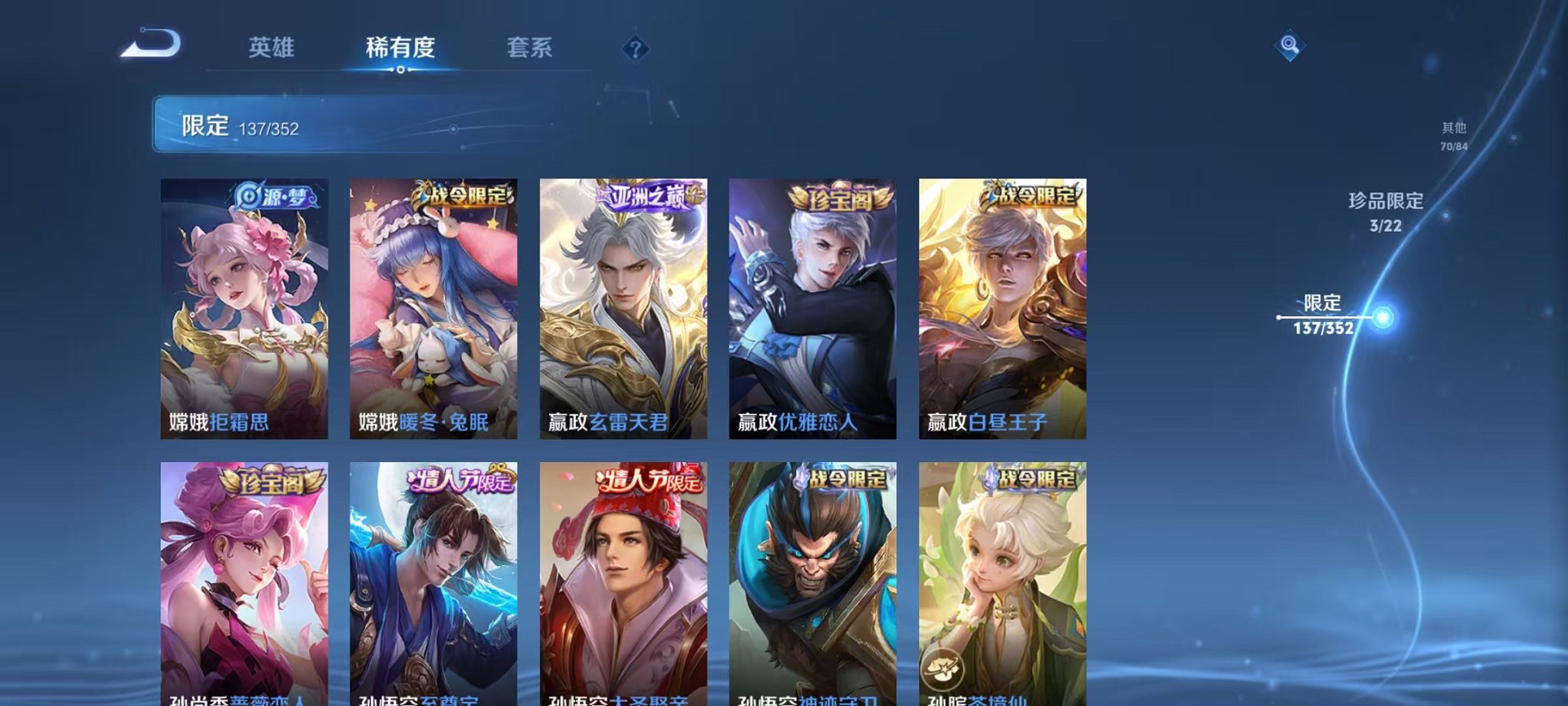This screenshot has width=1568, height=706.
Task: Open the 其他 70/84 category
Action: coord(1453,137)
